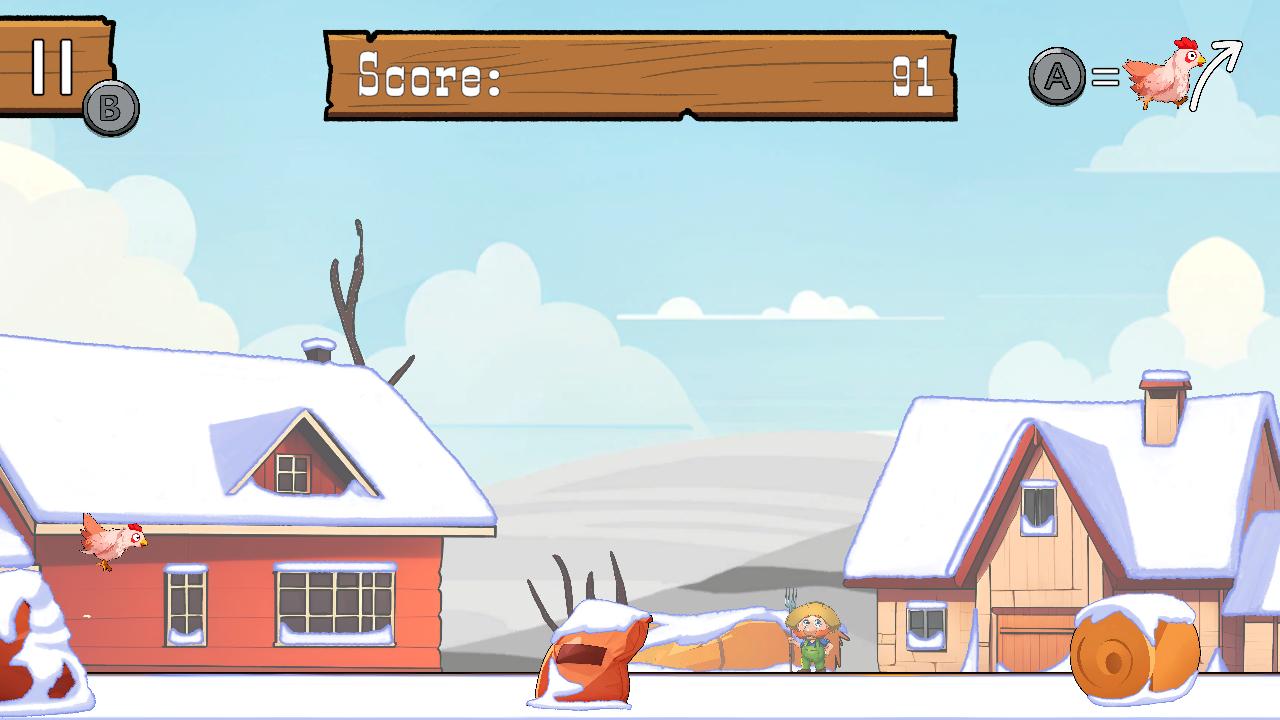Click the flying chicken character on the left
The height and width of the screenshot is (720, 1280).
pyautogui.click(x=110, y=540)
